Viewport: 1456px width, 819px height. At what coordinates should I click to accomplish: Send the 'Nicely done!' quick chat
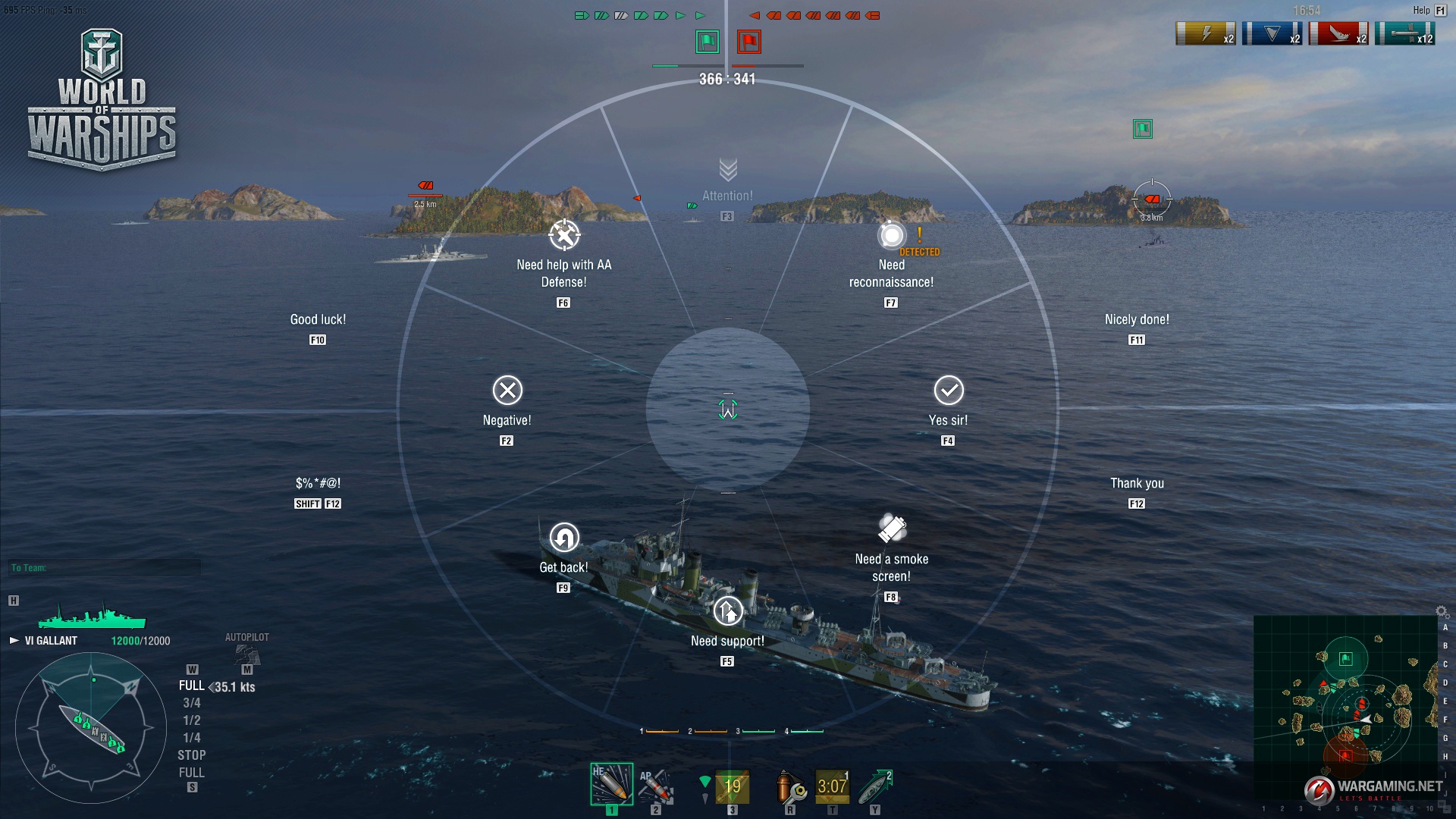pos(1137,320)
